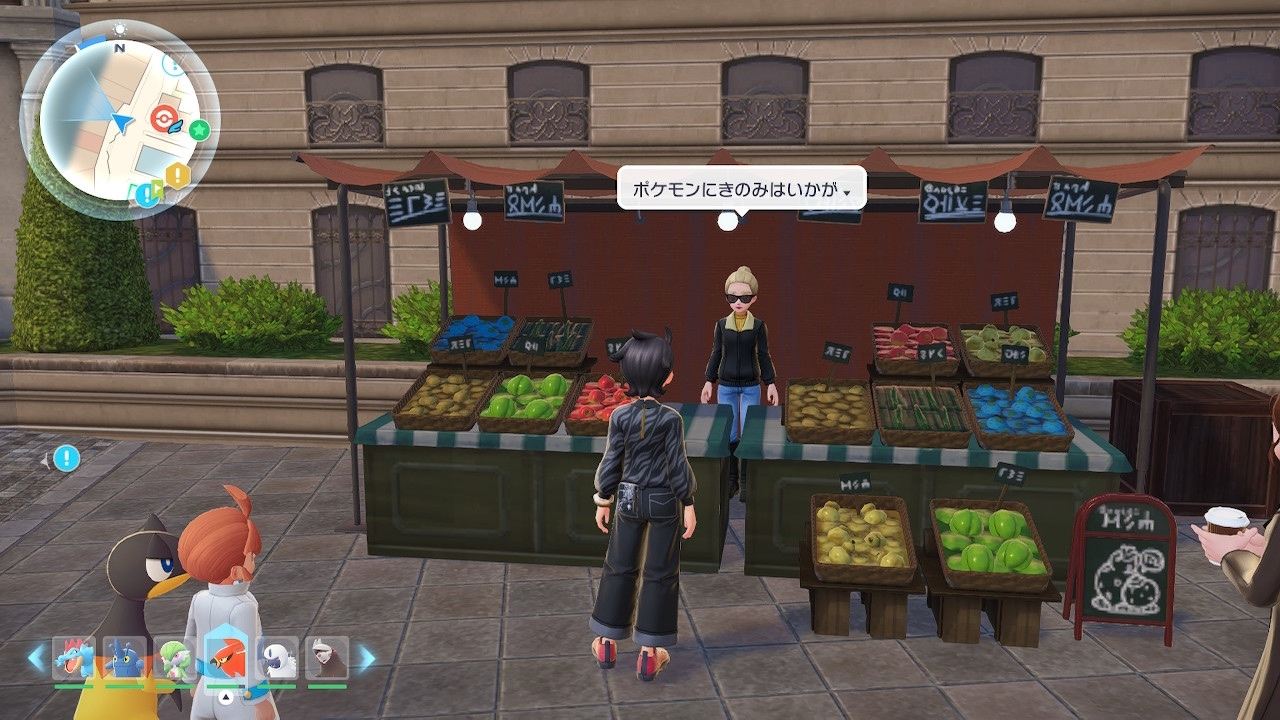Click the party bar's left arrow
The height and width of the screenshot is (720, 1280).
click(36, 658)
